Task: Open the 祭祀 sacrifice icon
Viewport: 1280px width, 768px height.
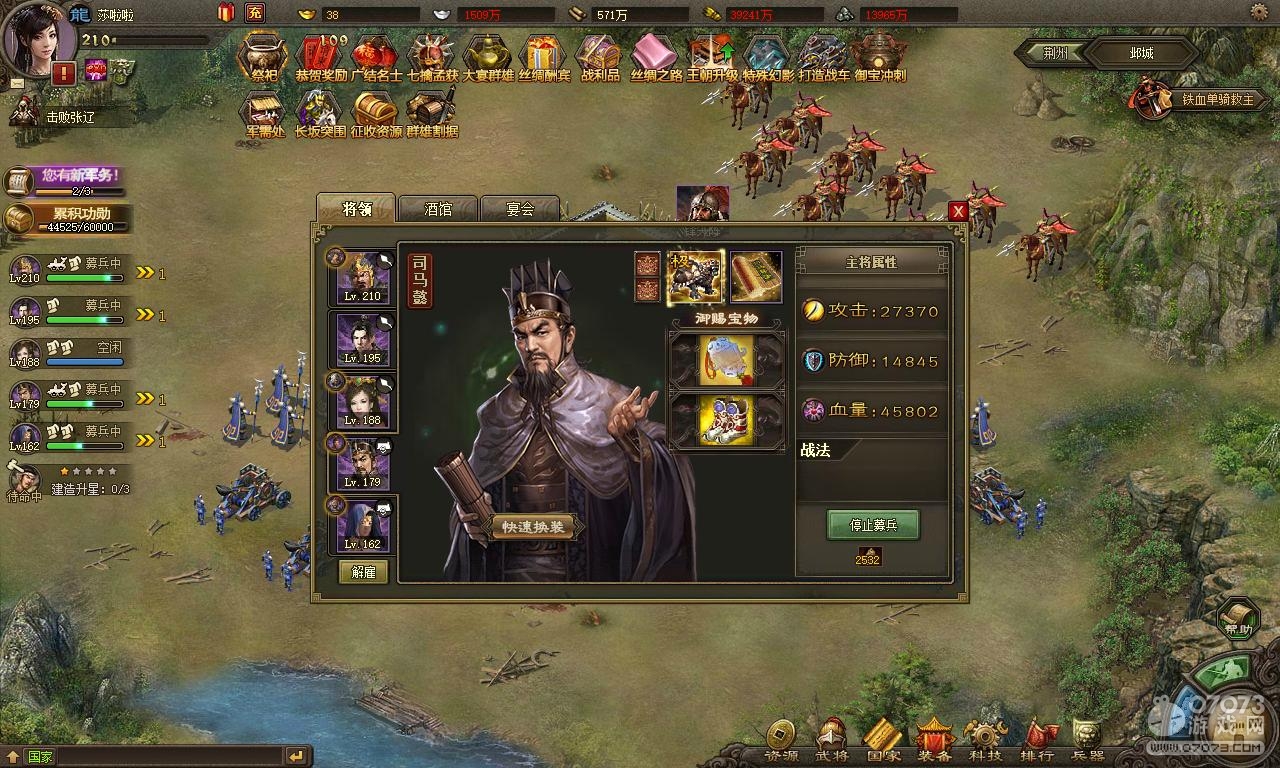Action: point(263,58)
